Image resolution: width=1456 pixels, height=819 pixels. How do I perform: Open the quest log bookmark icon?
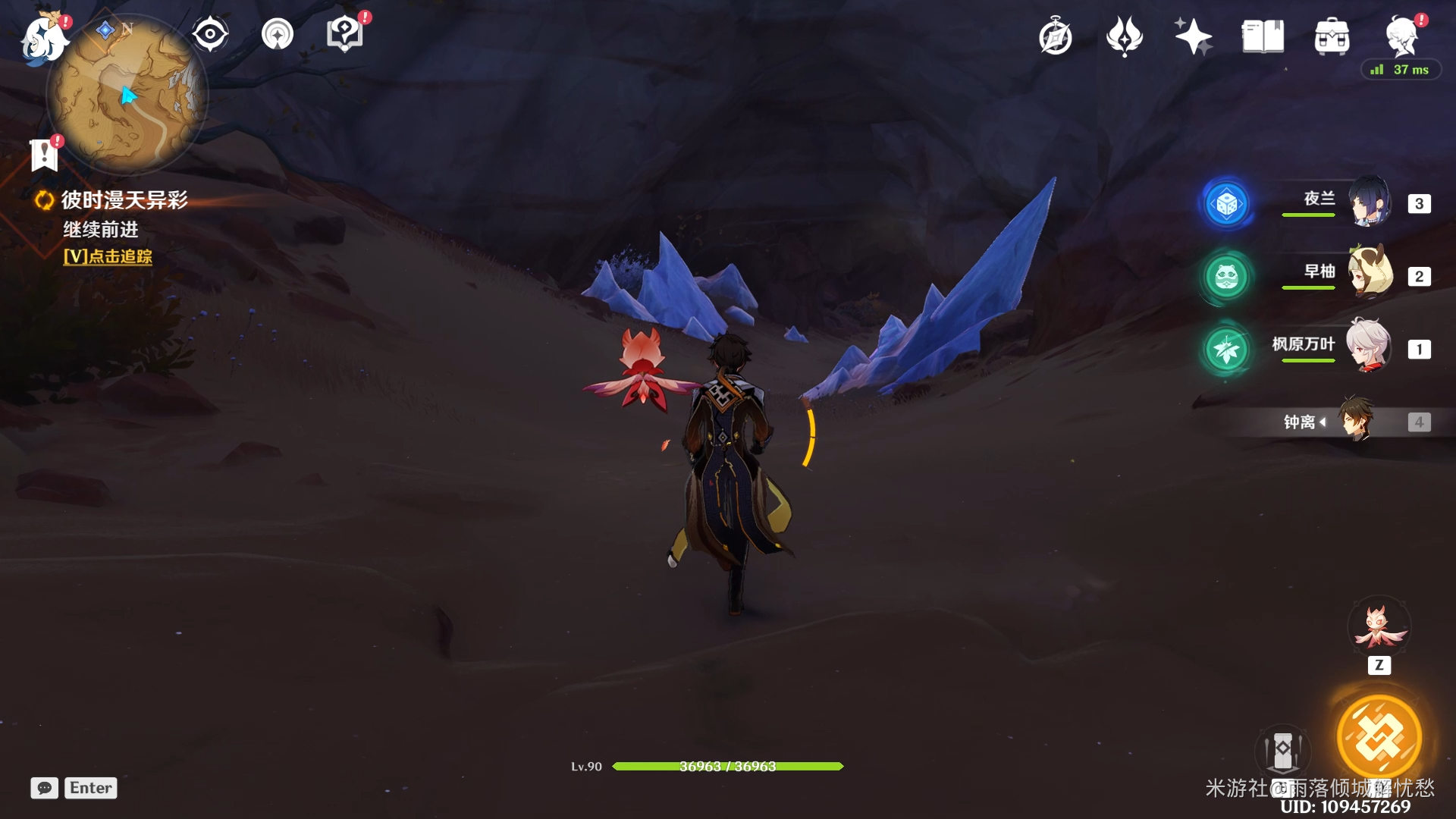pos(45,154)
